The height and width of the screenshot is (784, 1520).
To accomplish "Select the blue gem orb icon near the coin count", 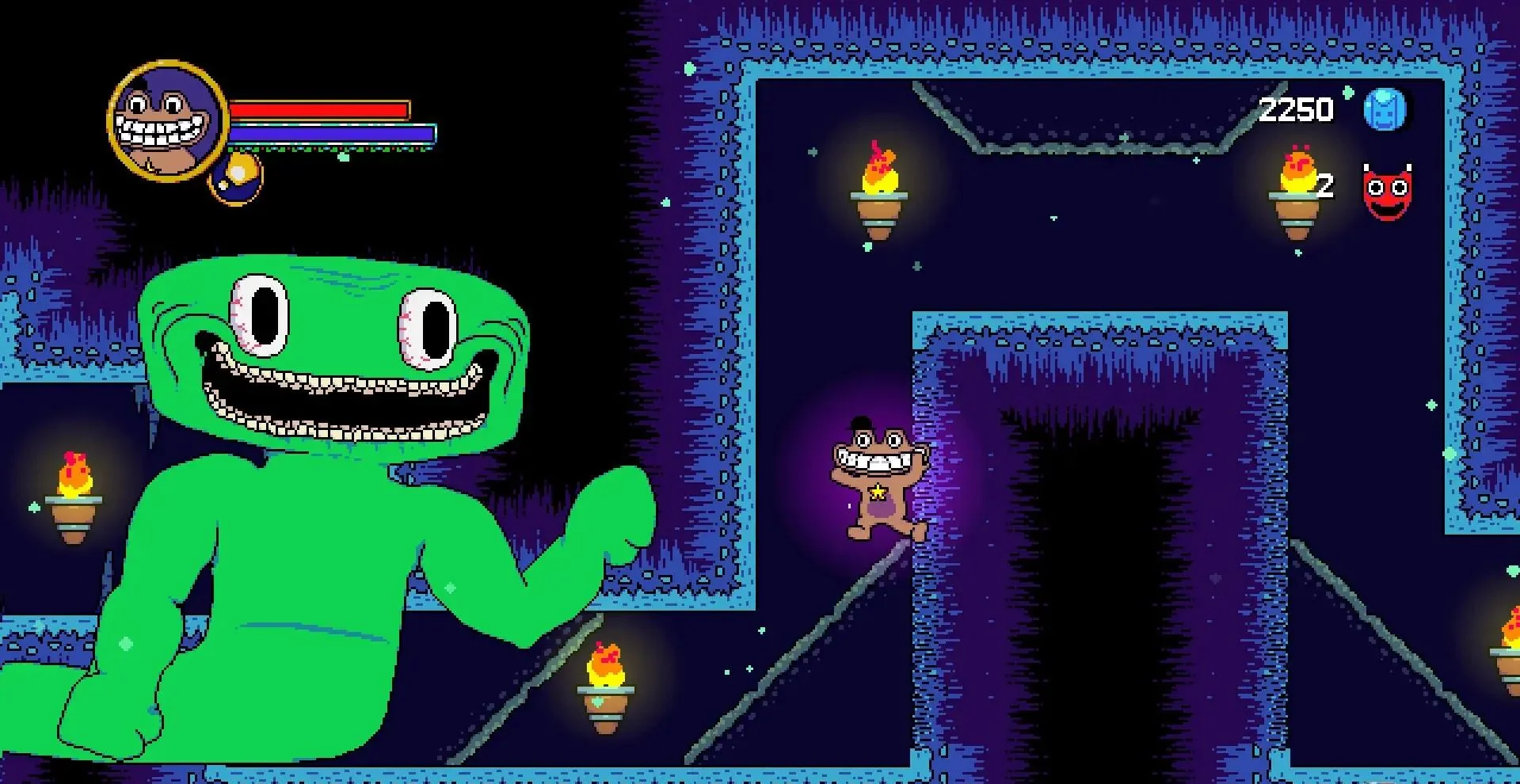I will 1385,108.
